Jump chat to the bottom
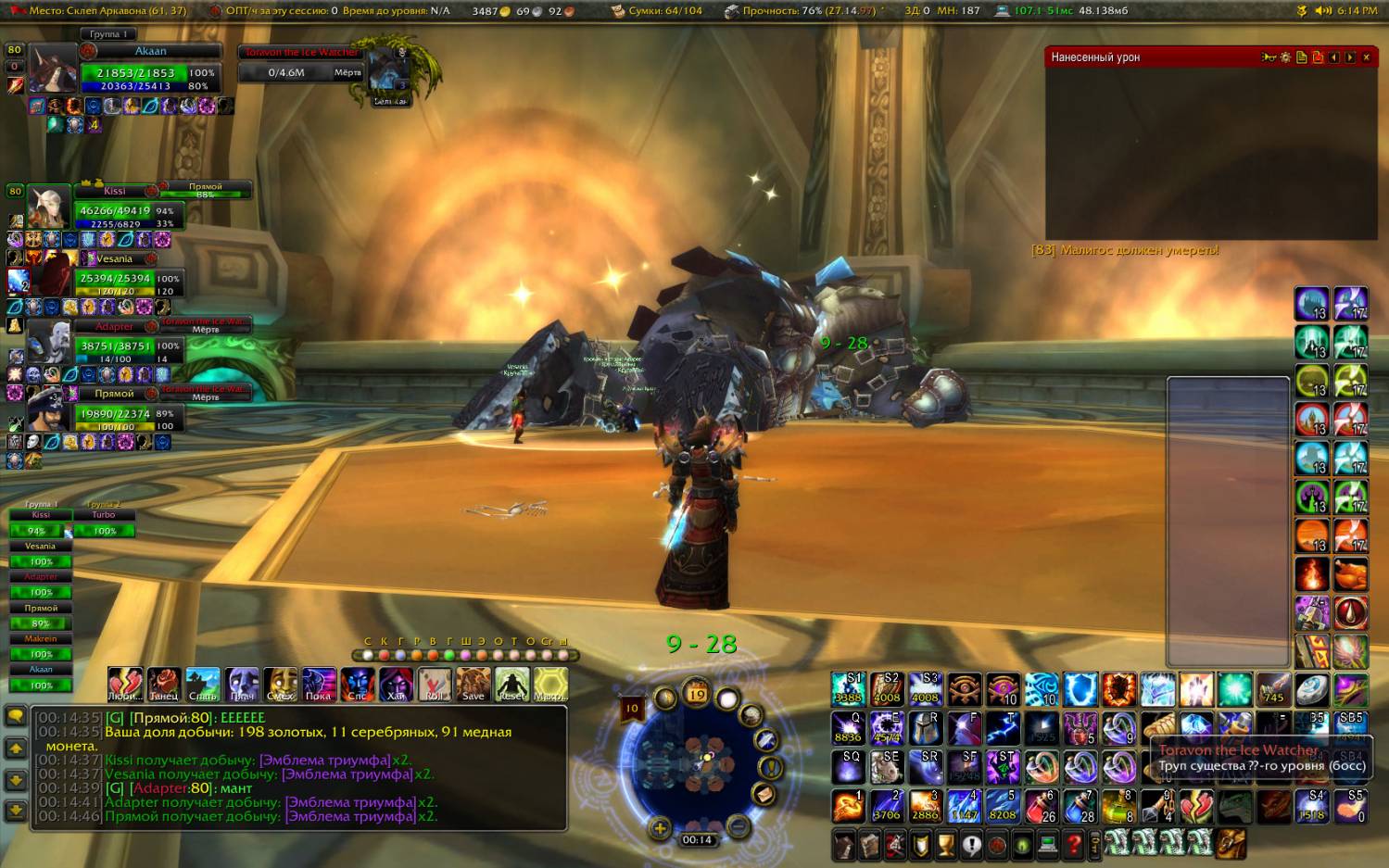Screen dimensions: 1389x868 coord(16,811)
